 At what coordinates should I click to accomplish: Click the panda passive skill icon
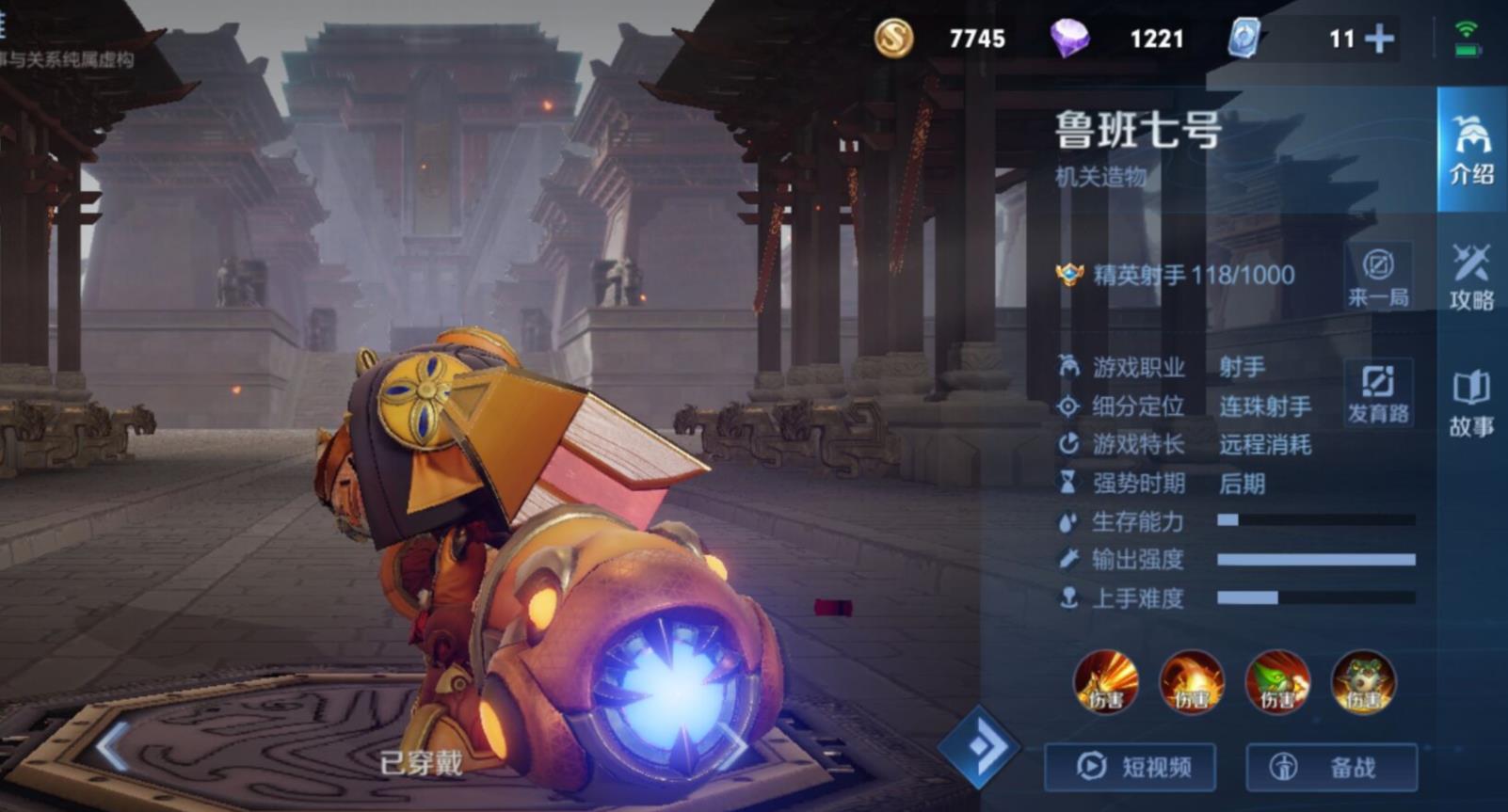tap(1364, 684)
